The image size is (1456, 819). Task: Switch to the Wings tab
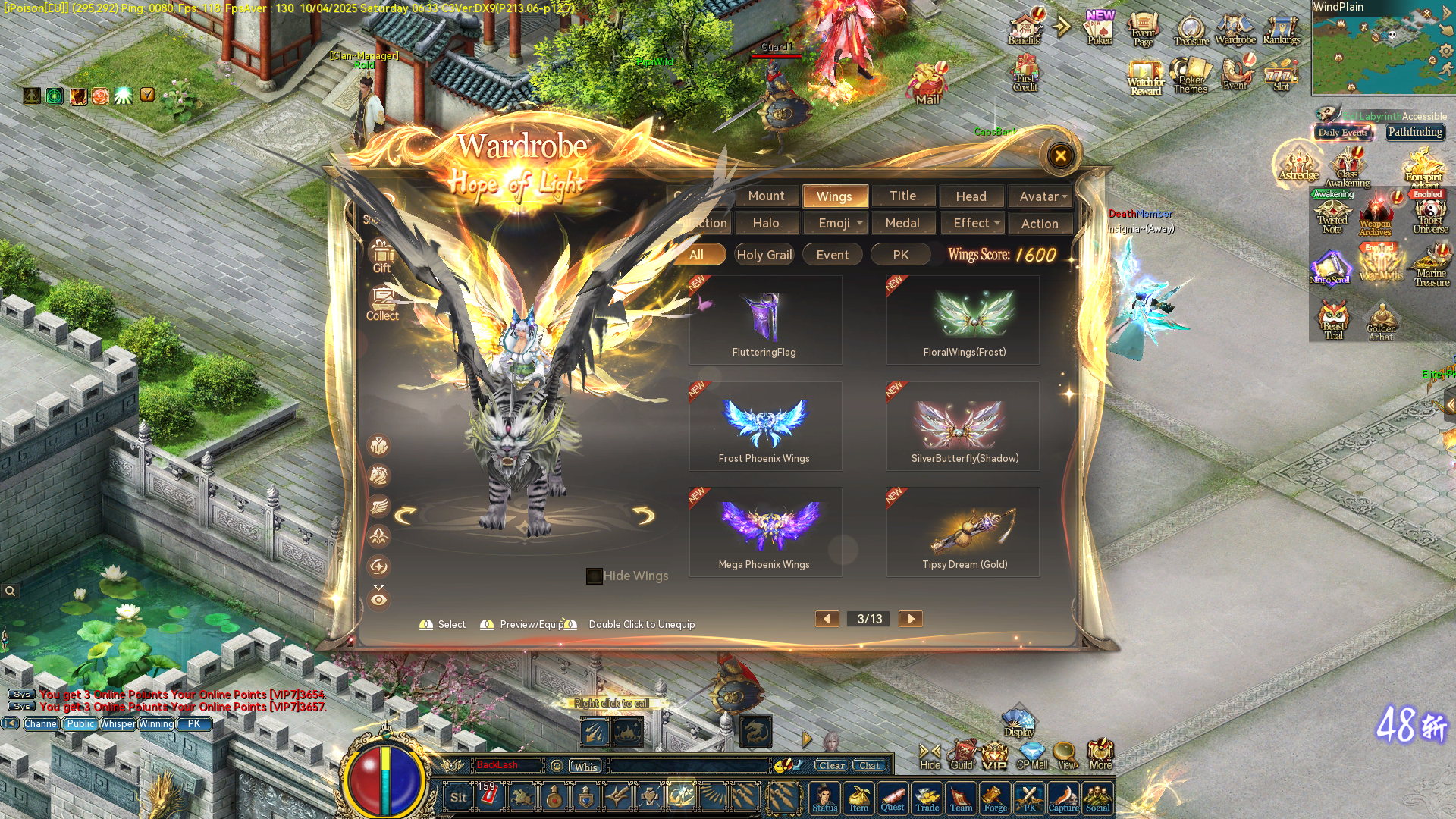pos(835,196)
